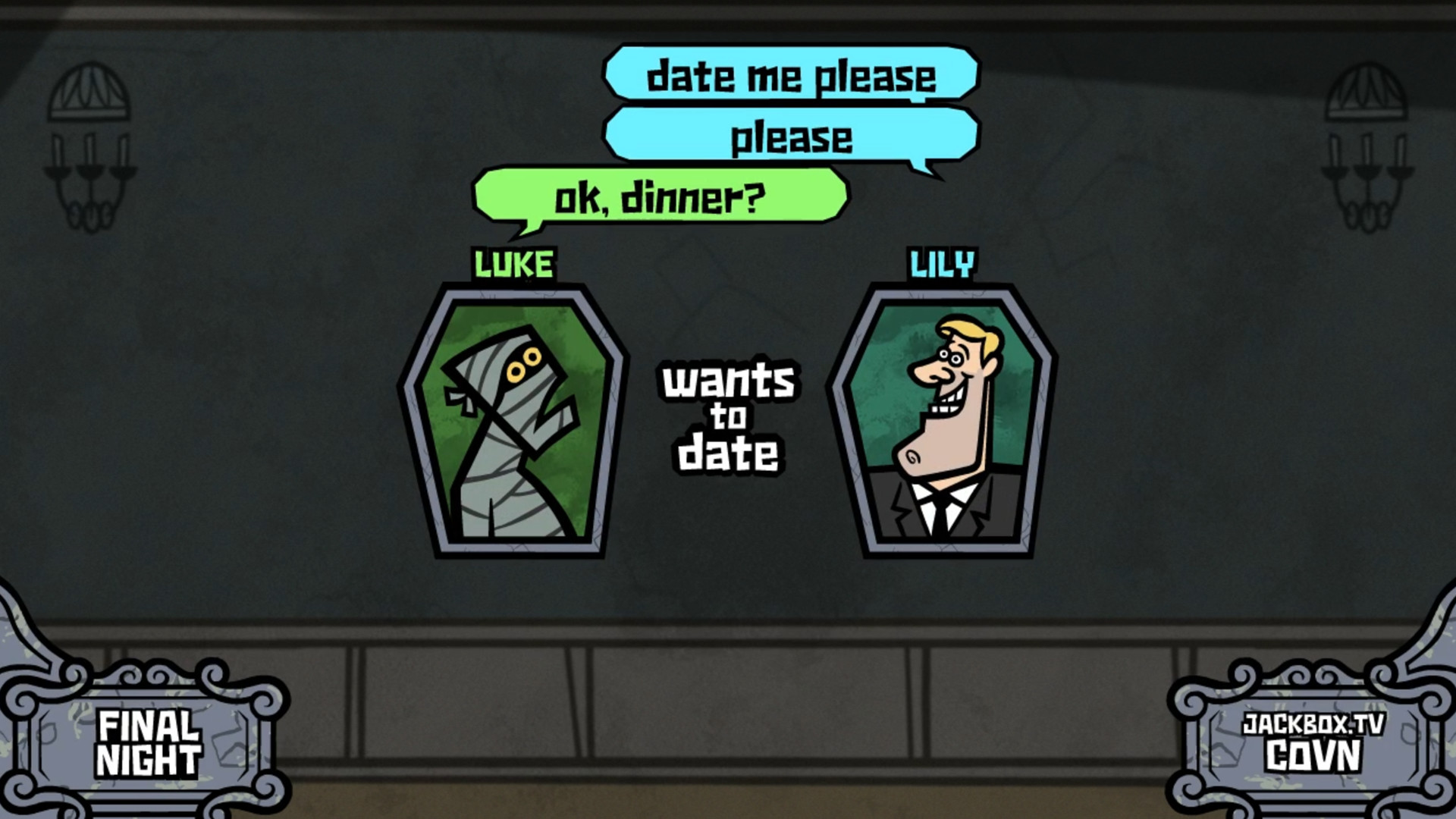The height and width of the screenshot is (819, 1456).
Task: Select the 'date me please' chat bubble
Action: click(x=792, y=76)
